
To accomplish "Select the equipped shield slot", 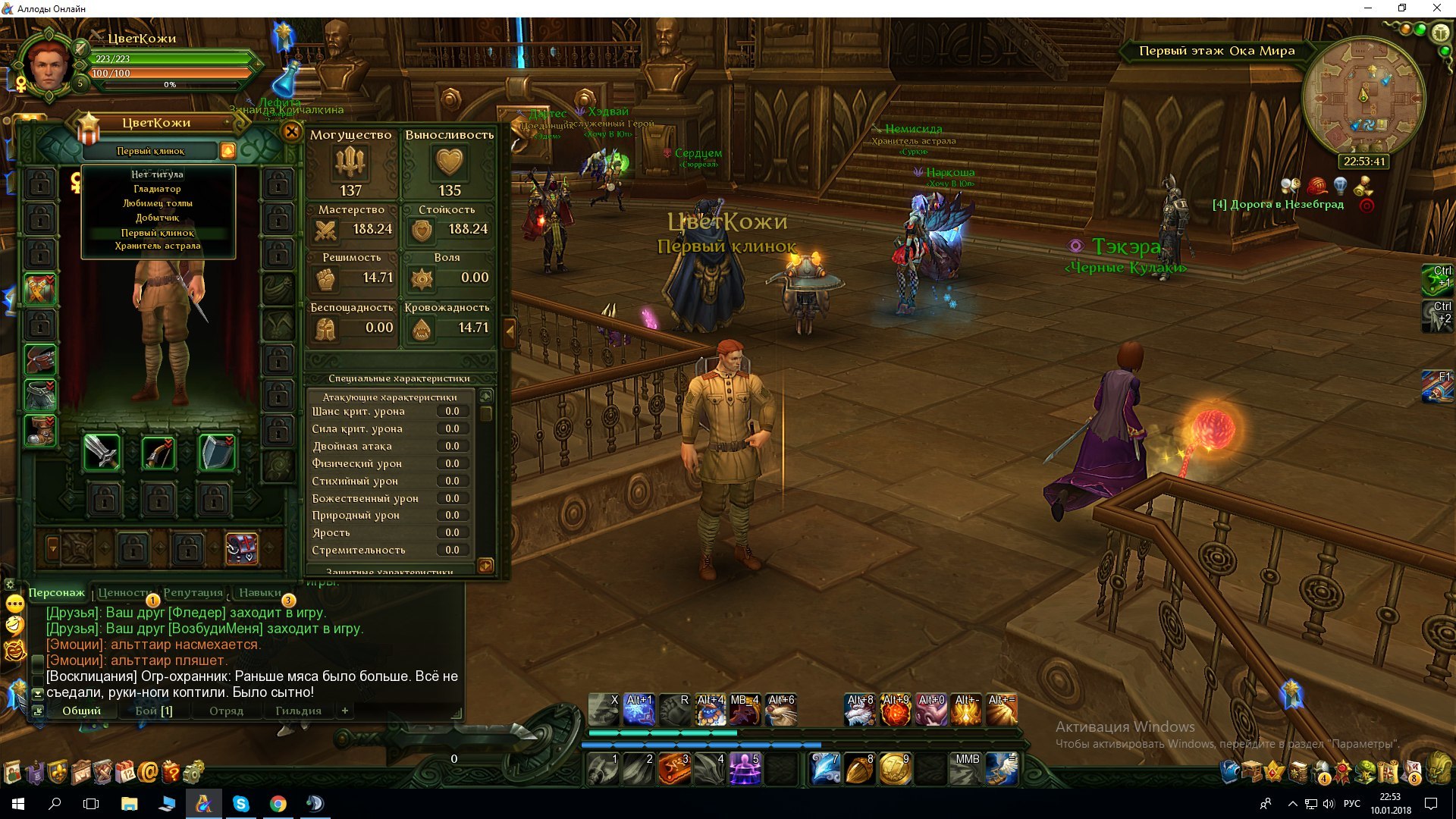I will click(x=216, y=453).
